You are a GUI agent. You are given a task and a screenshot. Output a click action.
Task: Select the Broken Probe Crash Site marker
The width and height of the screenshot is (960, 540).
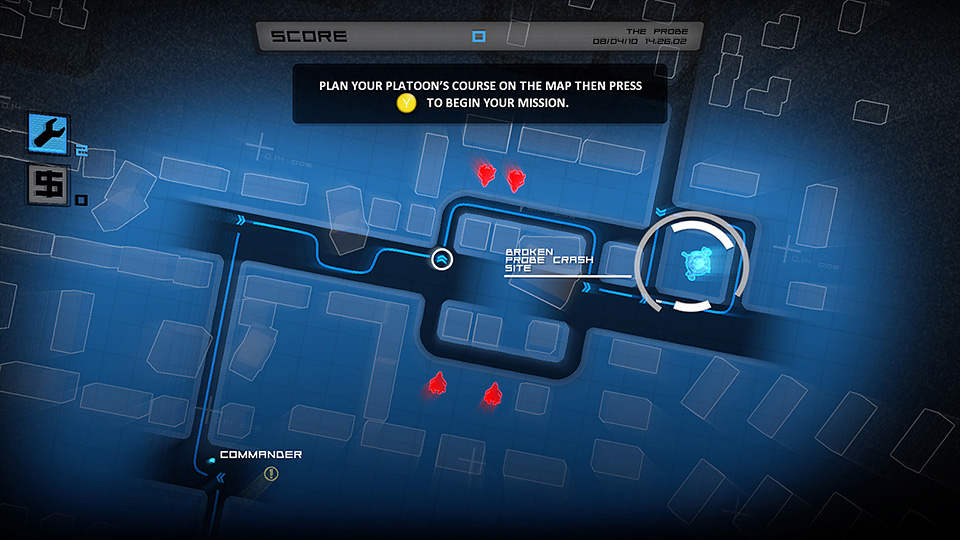tap(694, 264)
